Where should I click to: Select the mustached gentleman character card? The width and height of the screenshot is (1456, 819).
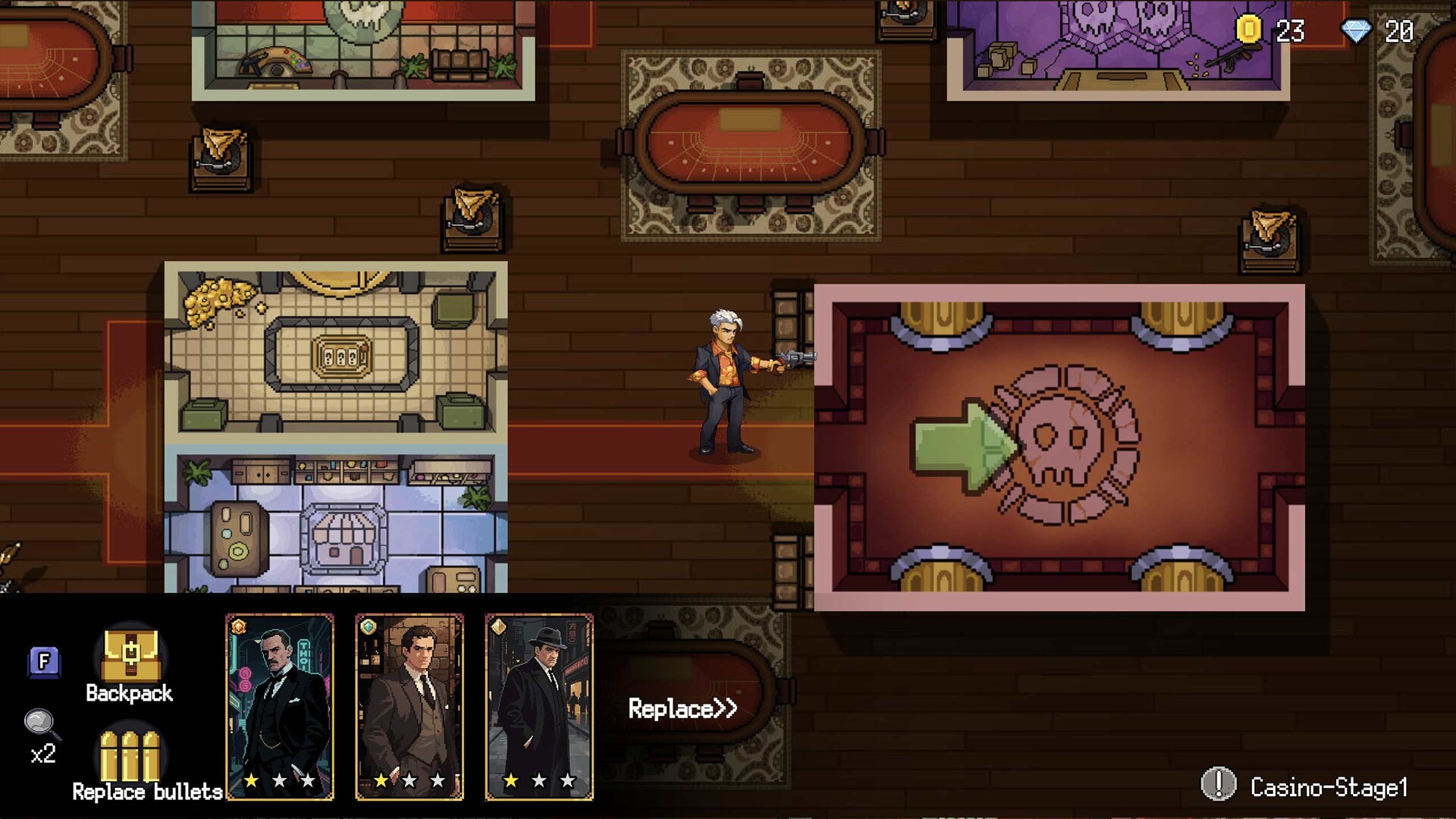pos(279,705)
